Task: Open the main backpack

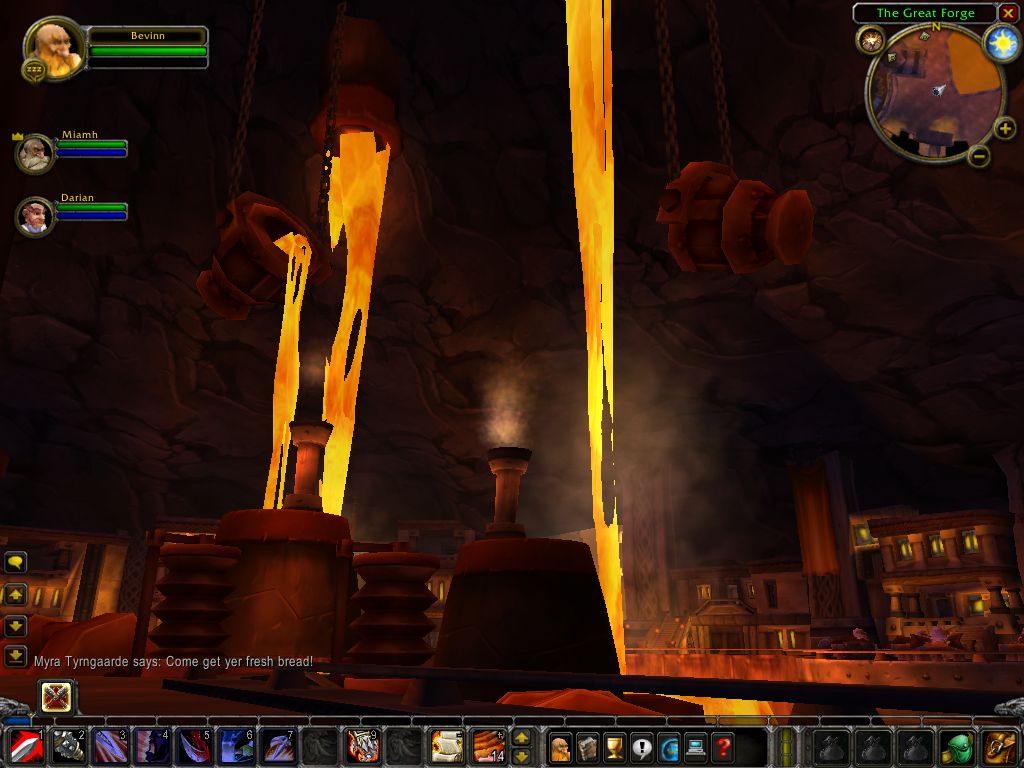Action: pyautogui.click(x=1000, y=746)
